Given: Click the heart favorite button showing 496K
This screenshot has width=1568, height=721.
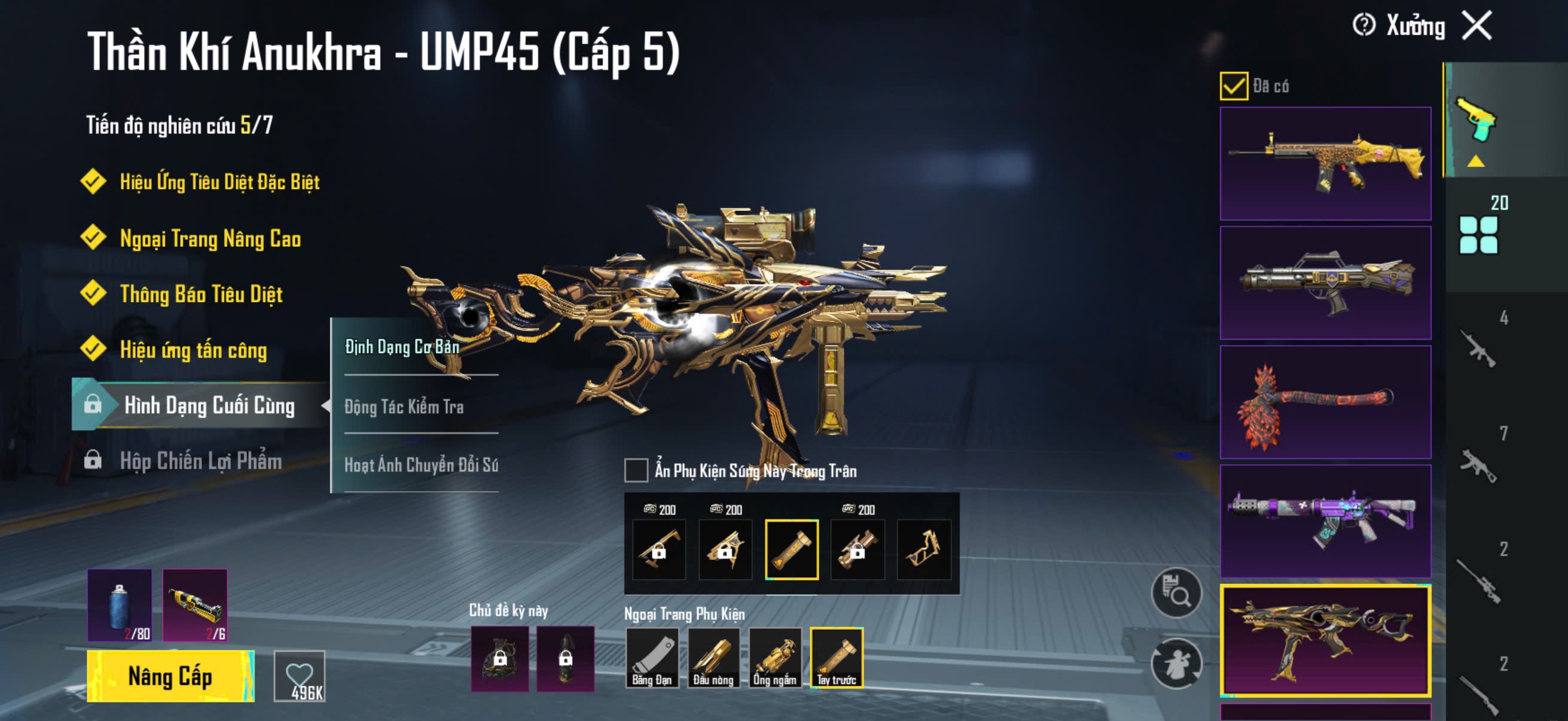Looking at the screenshot, I should [300, 676].
